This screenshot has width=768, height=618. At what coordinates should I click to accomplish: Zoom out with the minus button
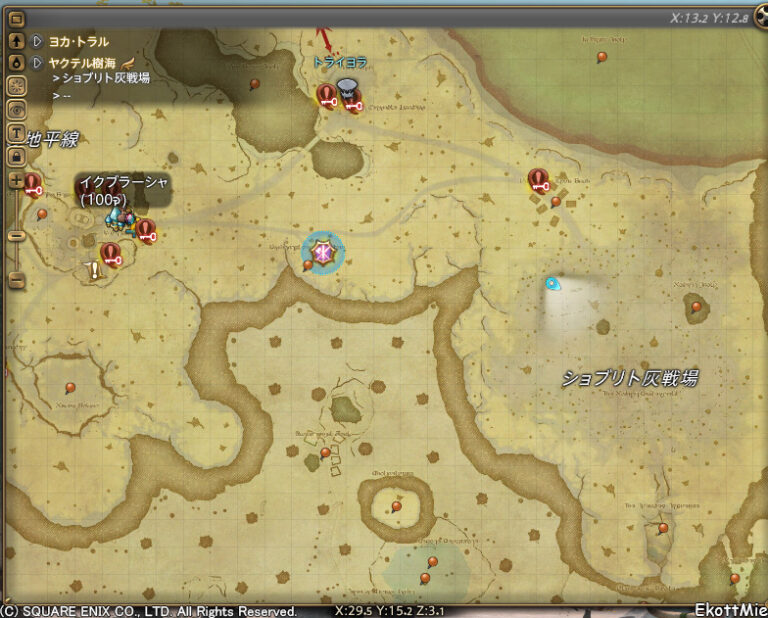[16, 280]
